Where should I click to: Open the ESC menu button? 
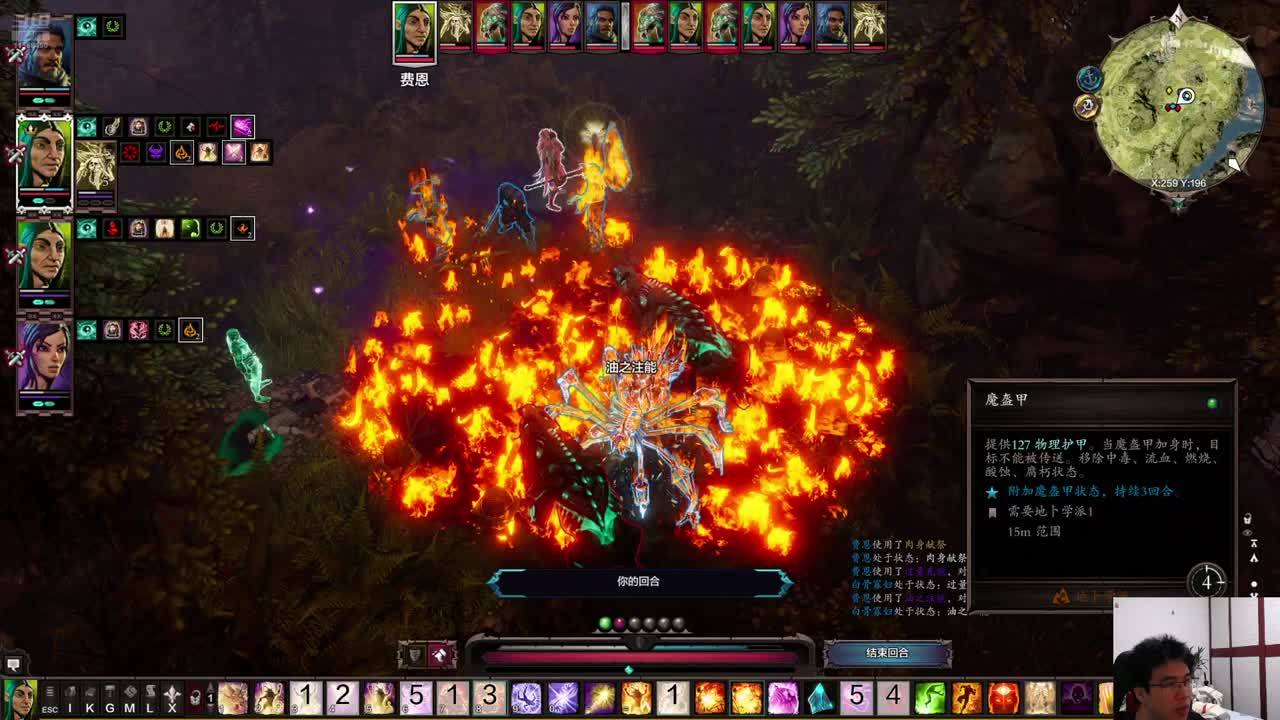click(49, 696)
